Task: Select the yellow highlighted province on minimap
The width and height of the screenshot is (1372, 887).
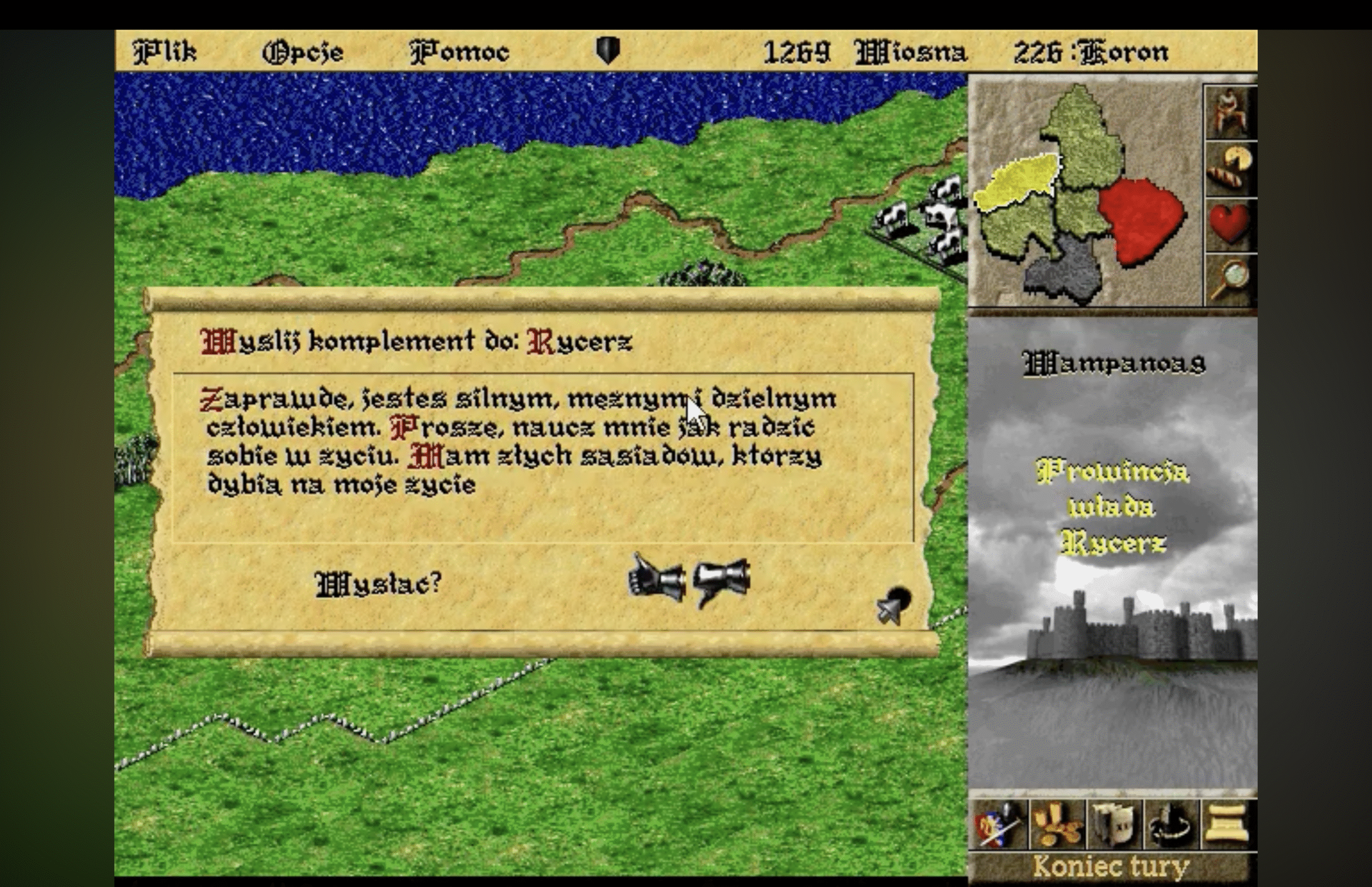Action: click(1017, 180)
